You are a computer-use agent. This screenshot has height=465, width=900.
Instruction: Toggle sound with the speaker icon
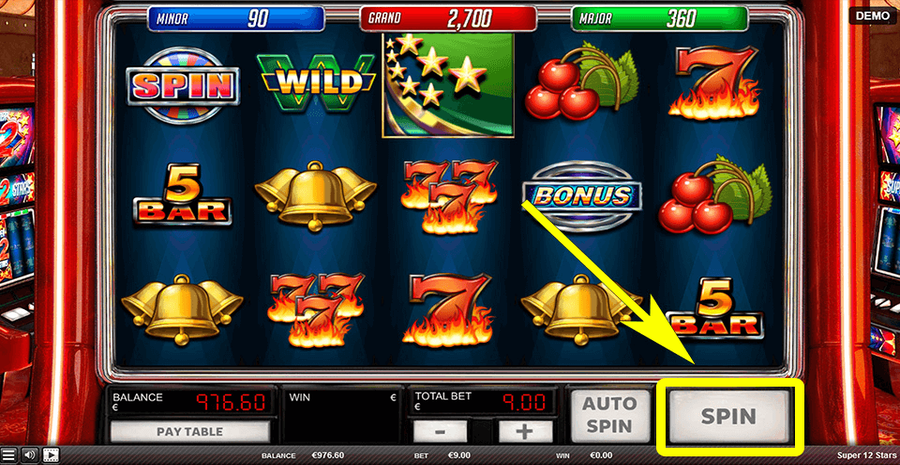[x=29, y=455]
